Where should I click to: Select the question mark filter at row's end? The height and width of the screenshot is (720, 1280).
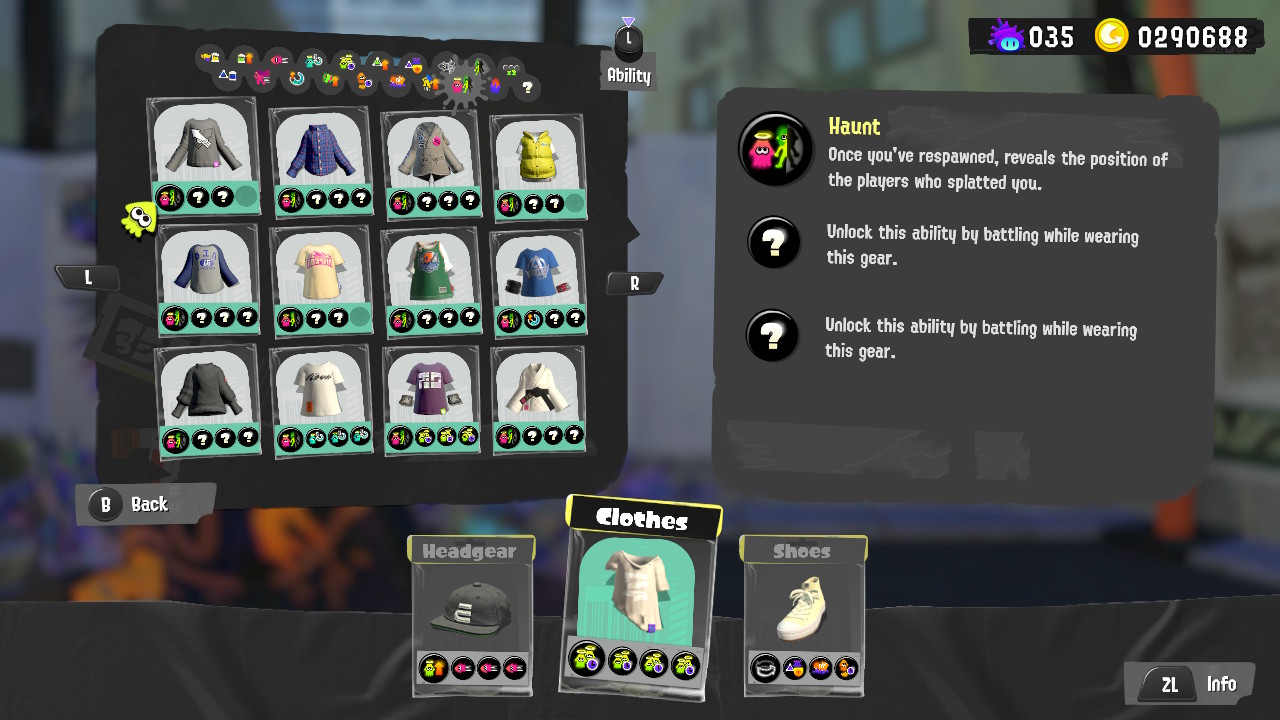coord(528,88)
